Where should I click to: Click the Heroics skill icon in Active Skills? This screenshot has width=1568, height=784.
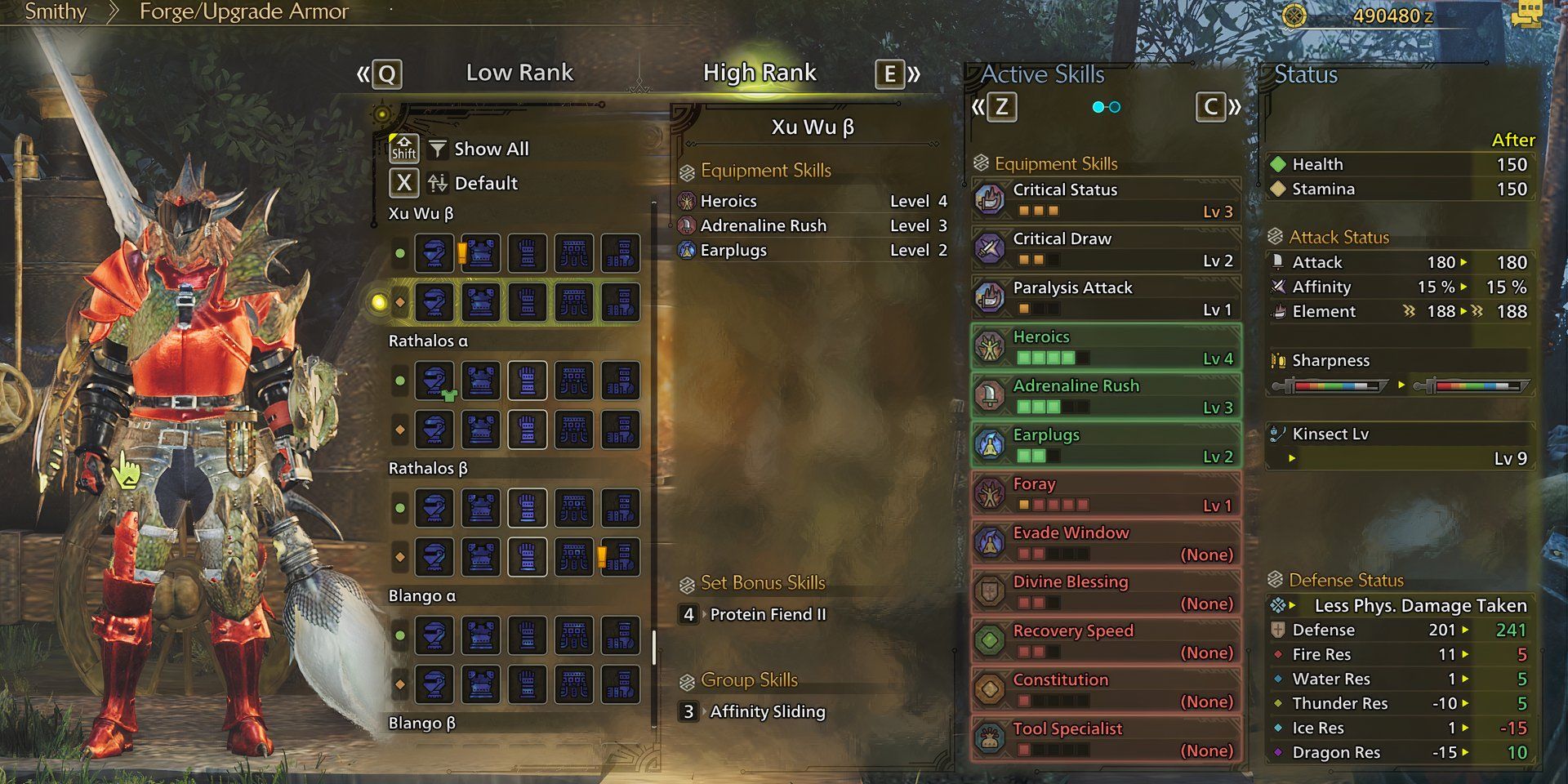(991, 345)
